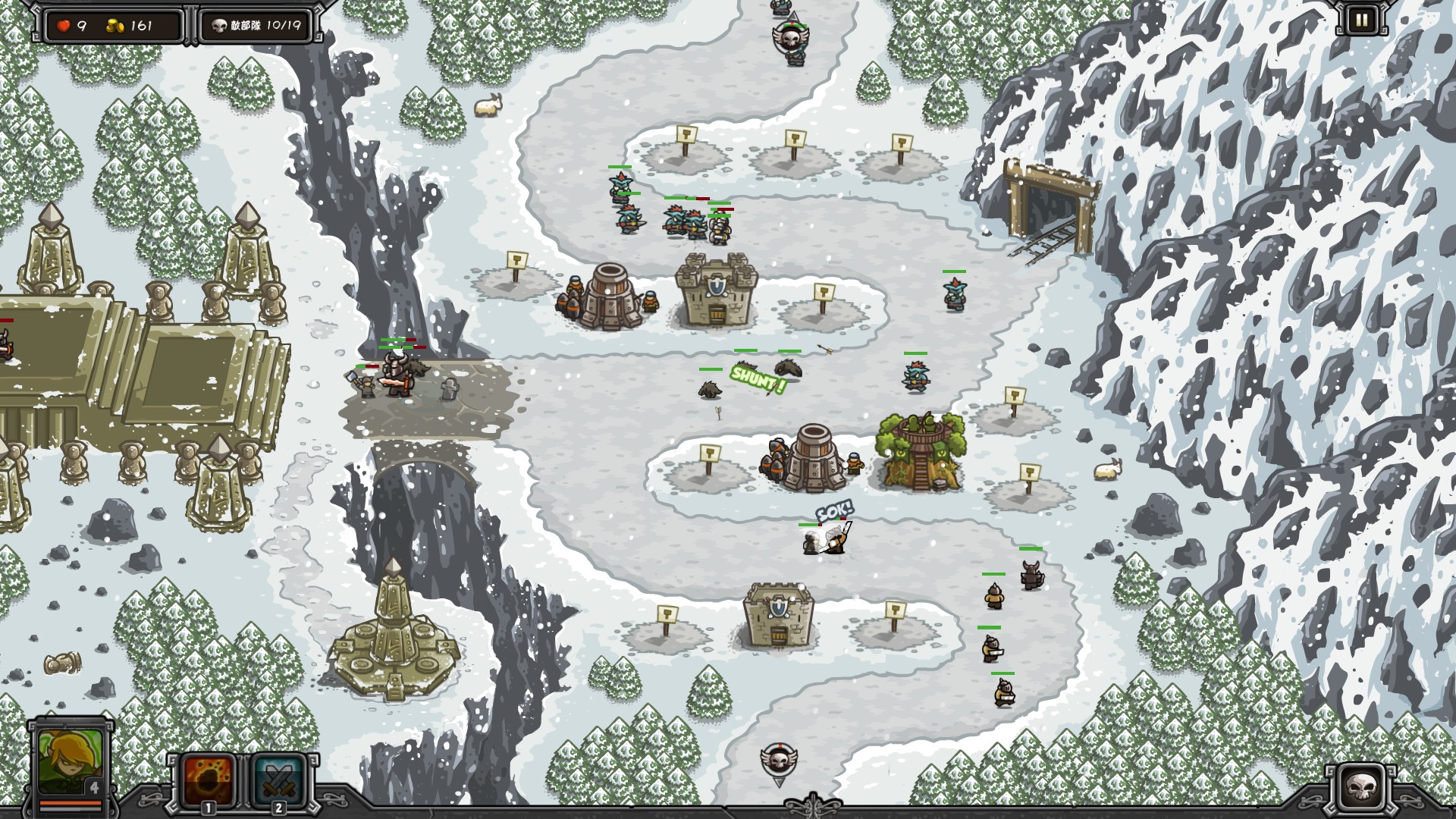Call reinforcements with the crossed swords ability

pos(277,780)
